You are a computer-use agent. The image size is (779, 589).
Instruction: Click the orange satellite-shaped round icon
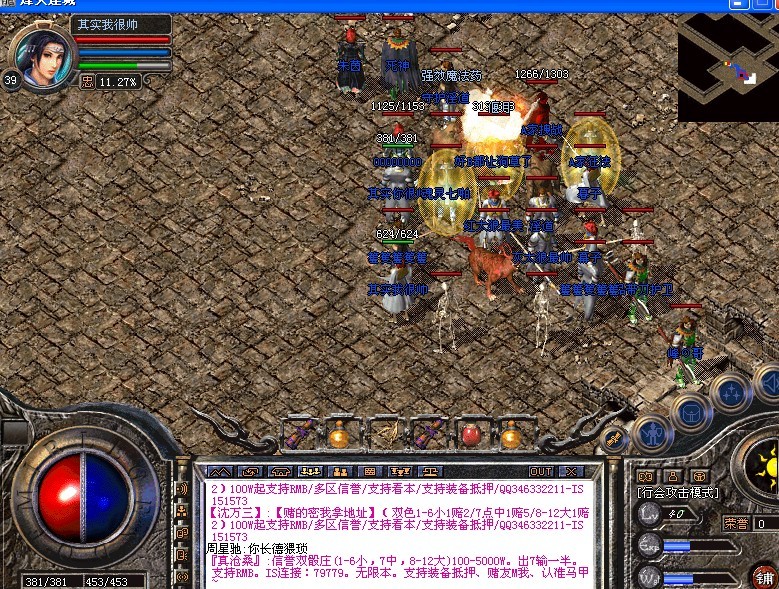[614, 439]
